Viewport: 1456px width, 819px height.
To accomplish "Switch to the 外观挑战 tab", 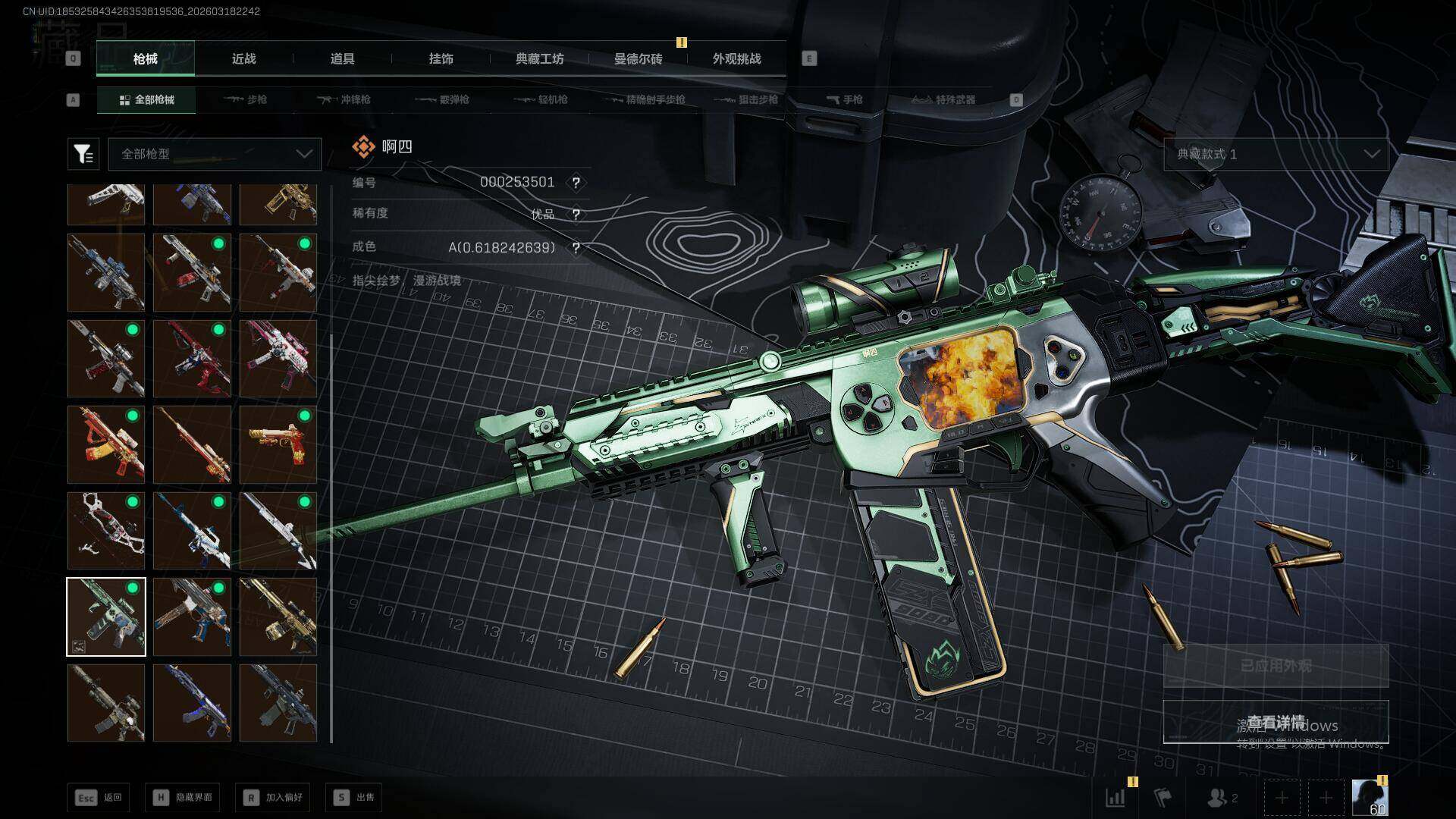I will (736, 59).
